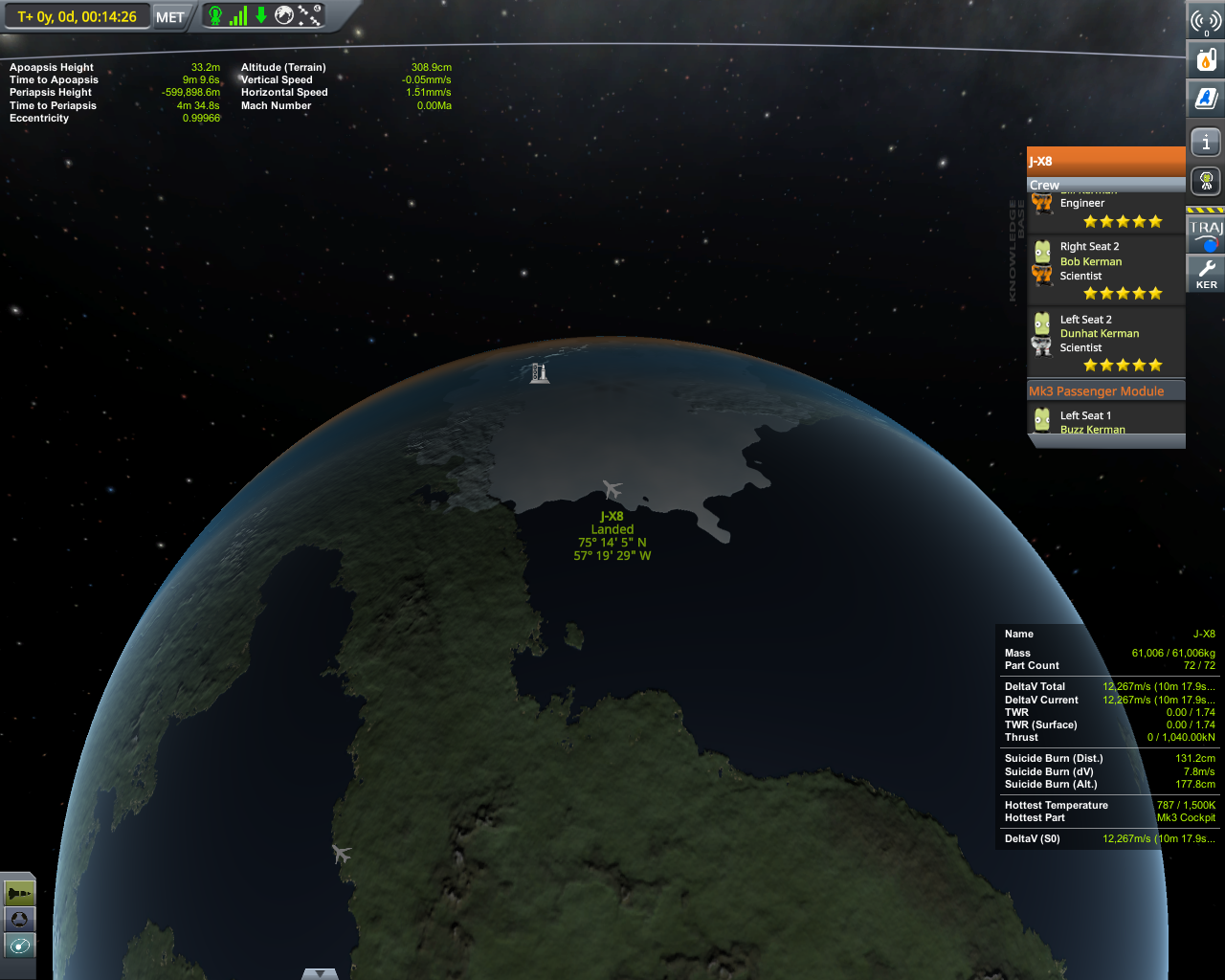Open the TRAJ Trajectories toolbar button
Screen dimensions: 1225x980
[x=1206, y=234]
